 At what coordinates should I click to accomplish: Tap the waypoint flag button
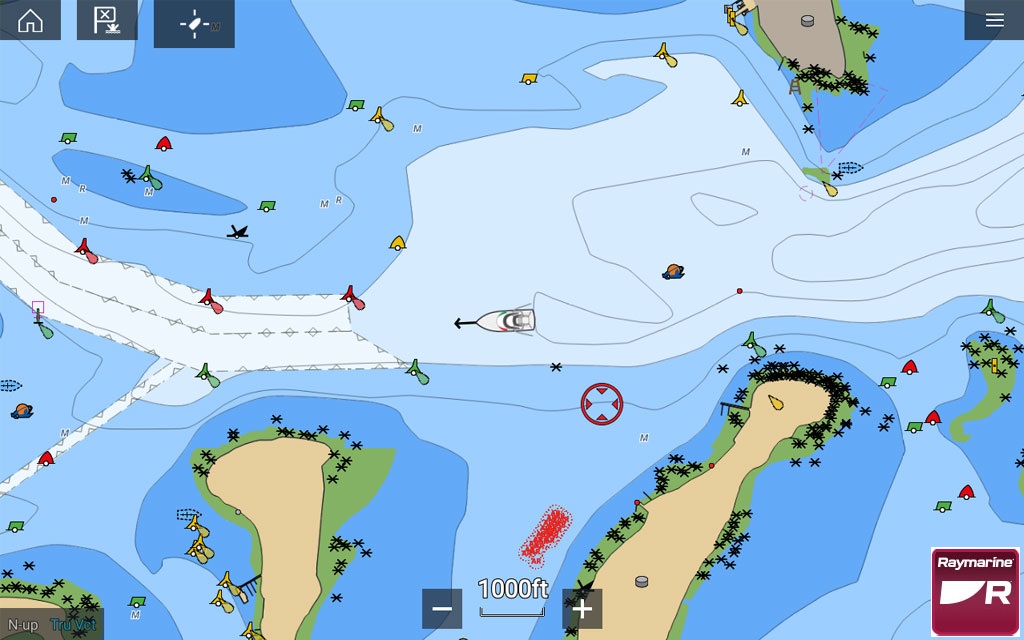click(107, 21)
